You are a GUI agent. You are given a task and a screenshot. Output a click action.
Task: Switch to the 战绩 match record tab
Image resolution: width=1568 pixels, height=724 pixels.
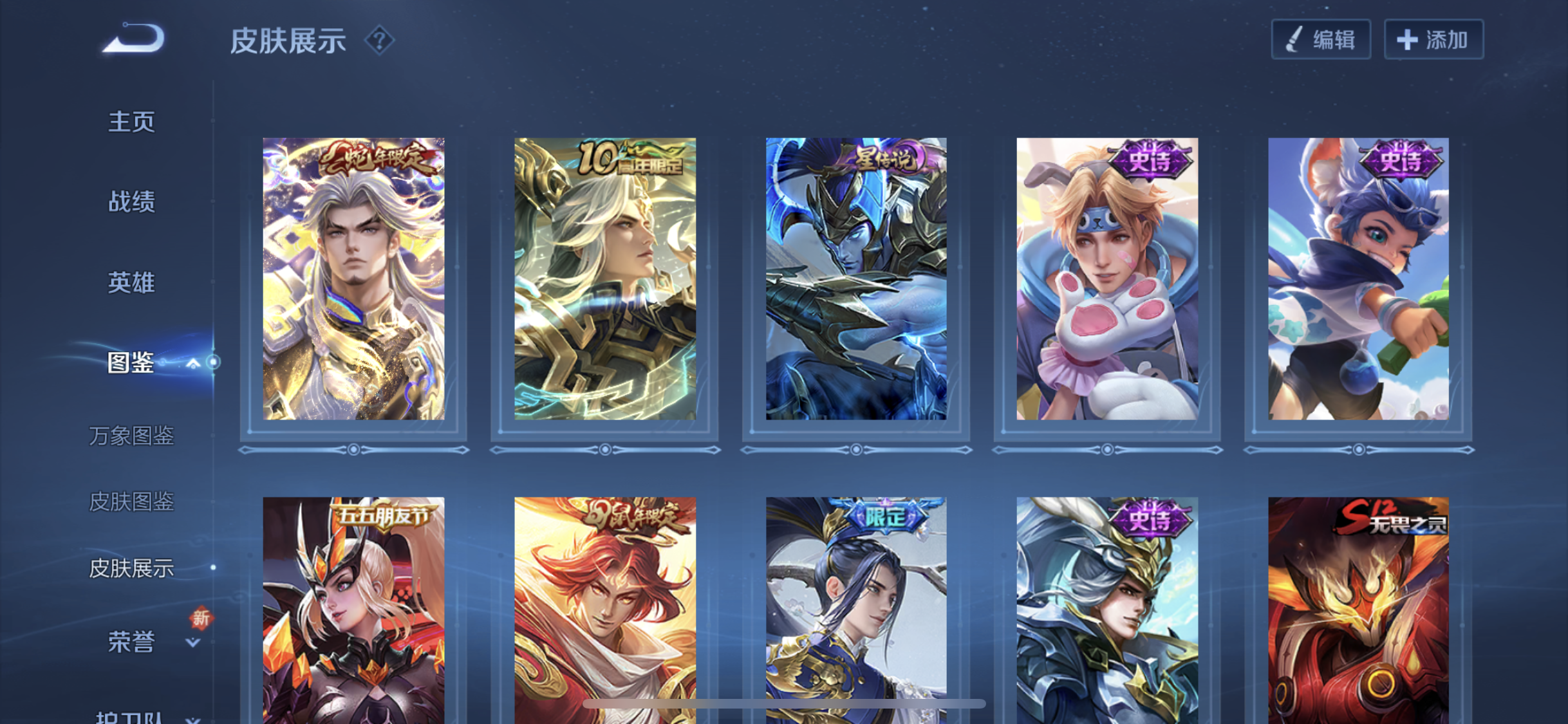[x=131, y=201]
